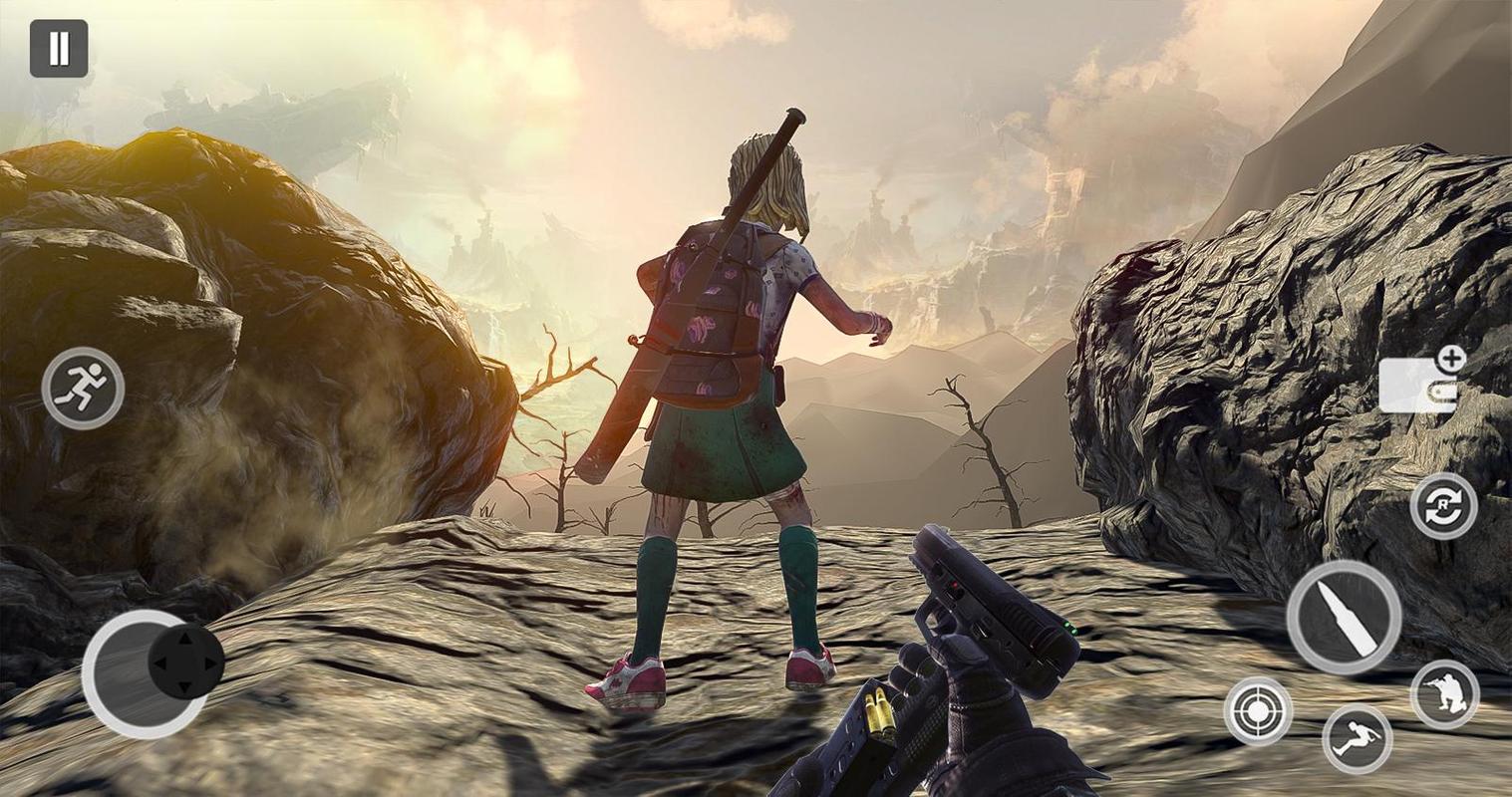Image resolution: width=1512 pixels, height=797 pixels.
Task: Aim down sights with the crosshair button
Action: click(1258, 711)
